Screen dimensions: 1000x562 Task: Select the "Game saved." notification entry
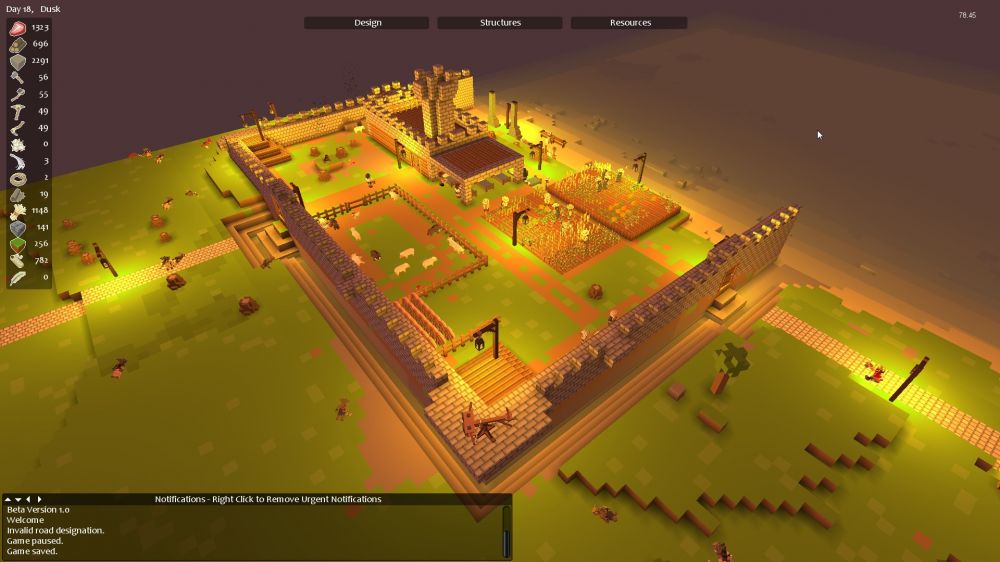click(x=32, y=551)
